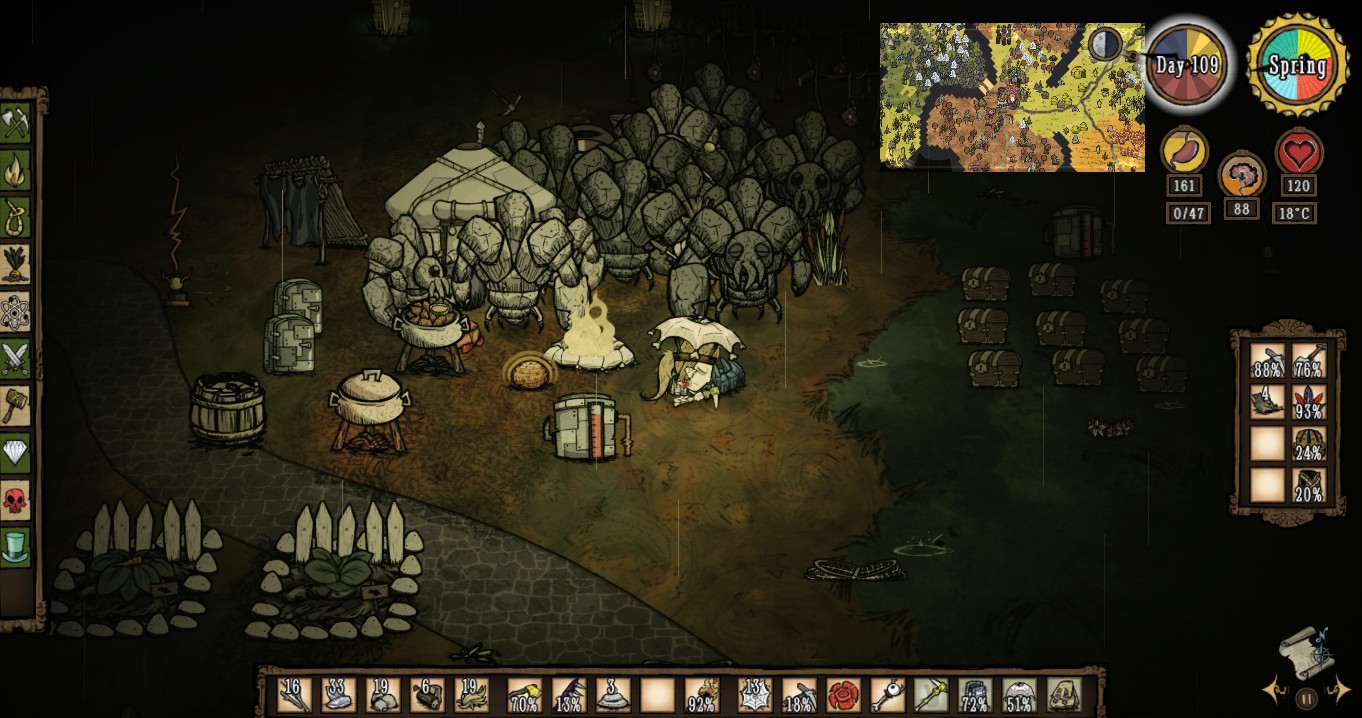Open the Food farming crafting tab

[x=15, y=265]
